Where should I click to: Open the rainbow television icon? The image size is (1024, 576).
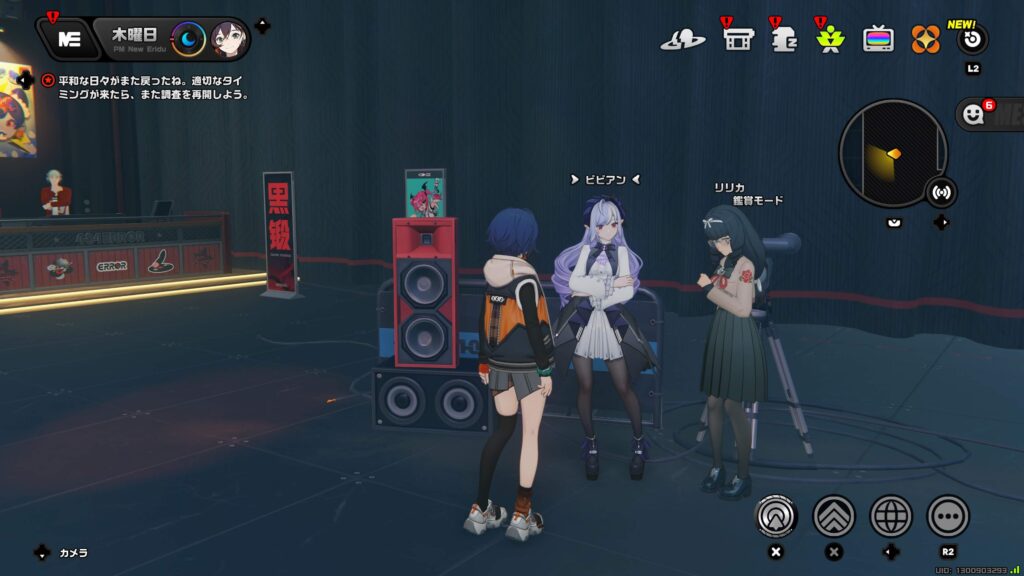pos(879,39)
